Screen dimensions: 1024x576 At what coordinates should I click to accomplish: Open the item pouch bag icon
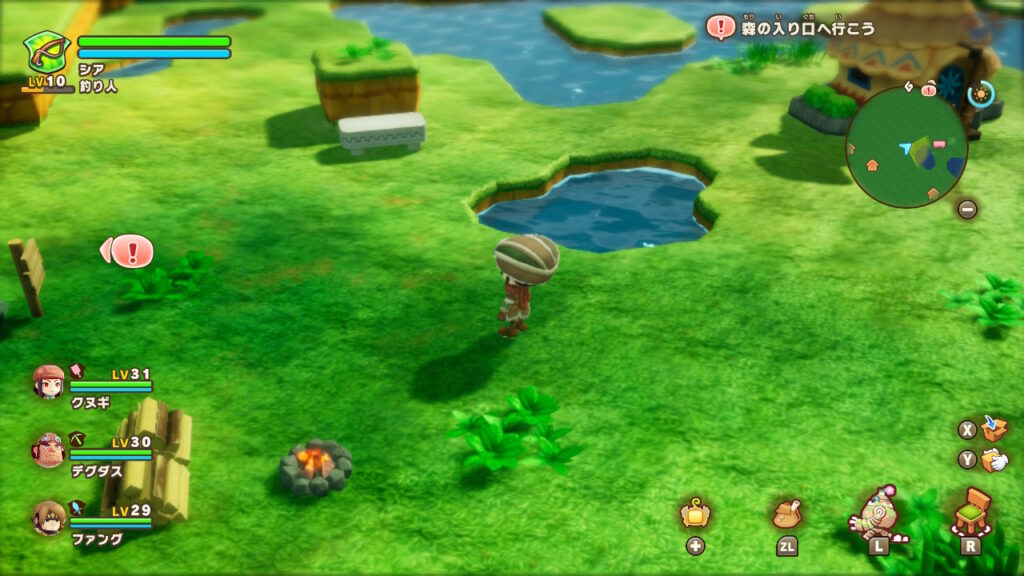coord(787,514)
